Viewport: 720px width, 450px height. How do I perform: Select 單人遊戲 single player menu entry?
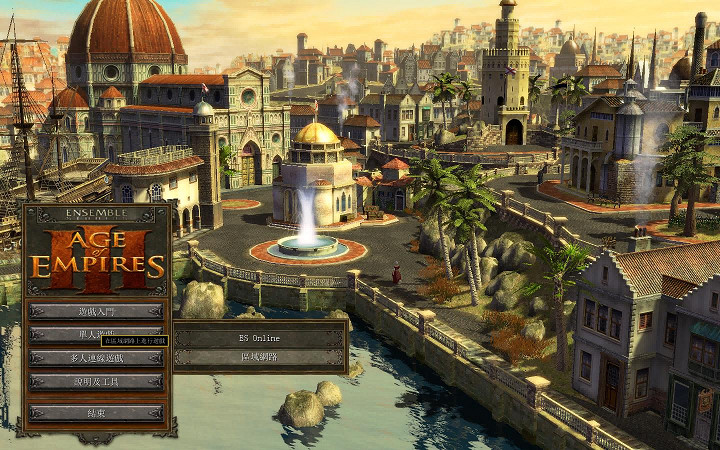pos(96,334)
